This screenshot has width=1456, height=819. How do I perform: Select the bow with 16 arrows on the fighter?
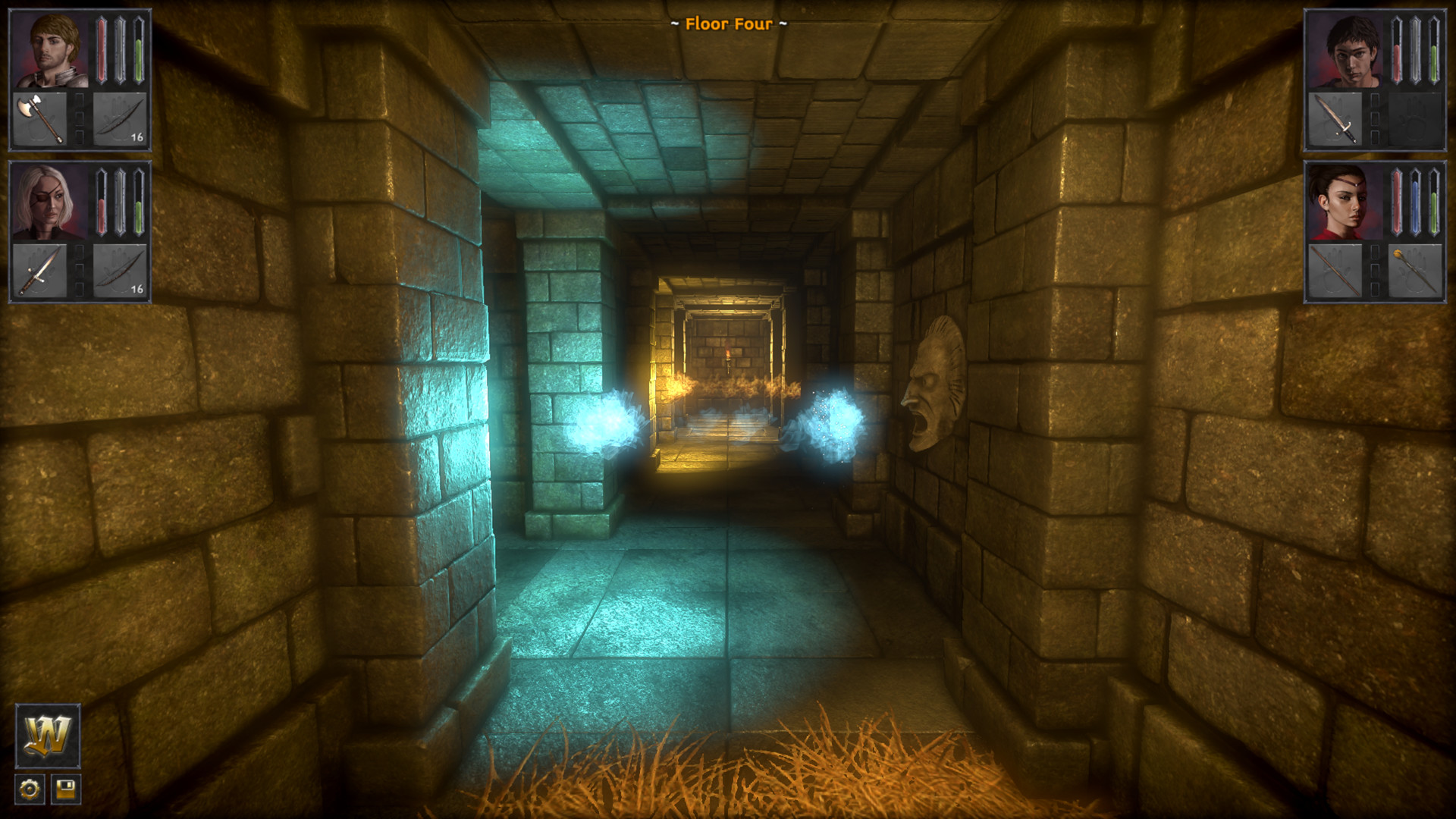(121, 120)
